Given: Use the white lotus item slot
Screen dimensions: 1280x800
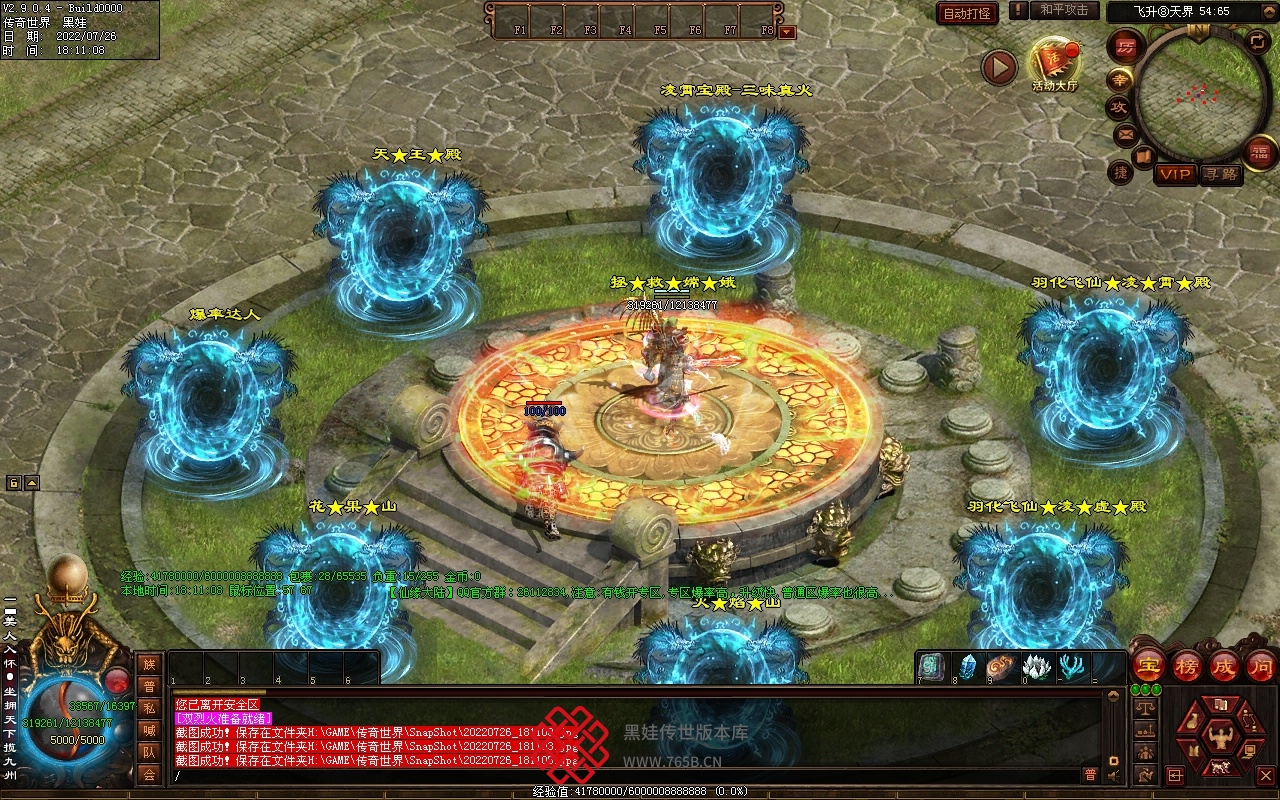Looking at the screenshot, I should click(1037, 667).
